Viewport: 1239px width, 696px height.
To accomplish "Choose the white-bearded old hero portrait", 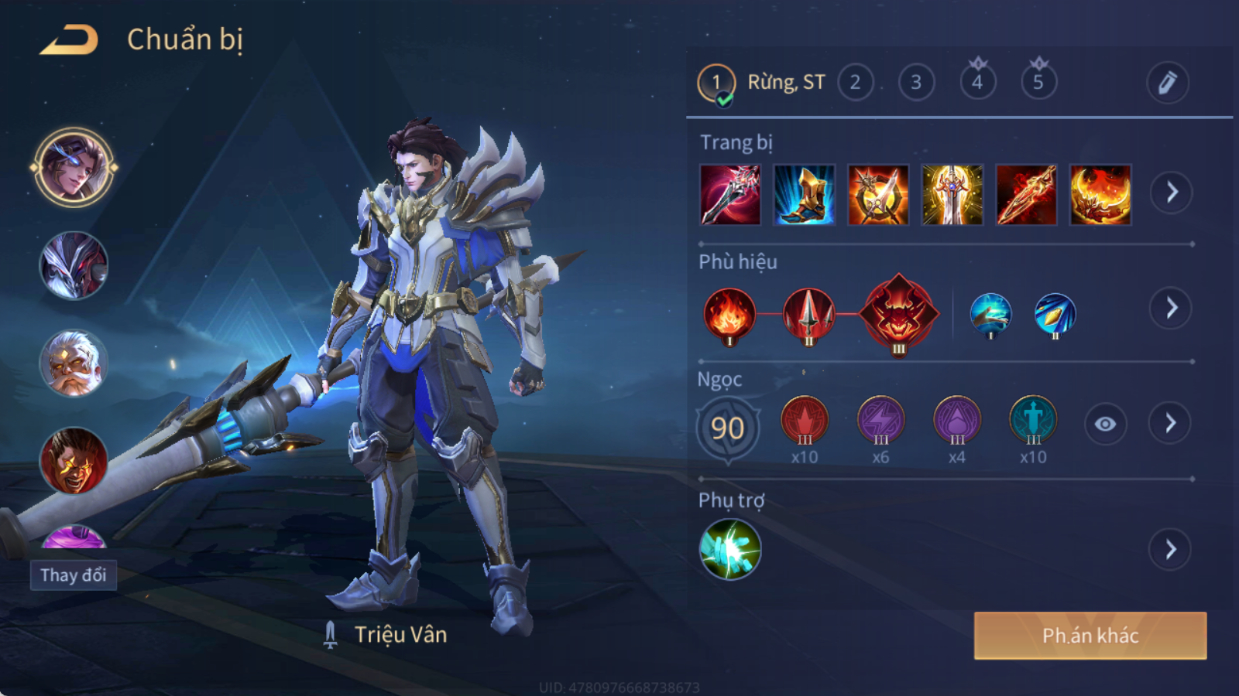I will pos(73,363).
